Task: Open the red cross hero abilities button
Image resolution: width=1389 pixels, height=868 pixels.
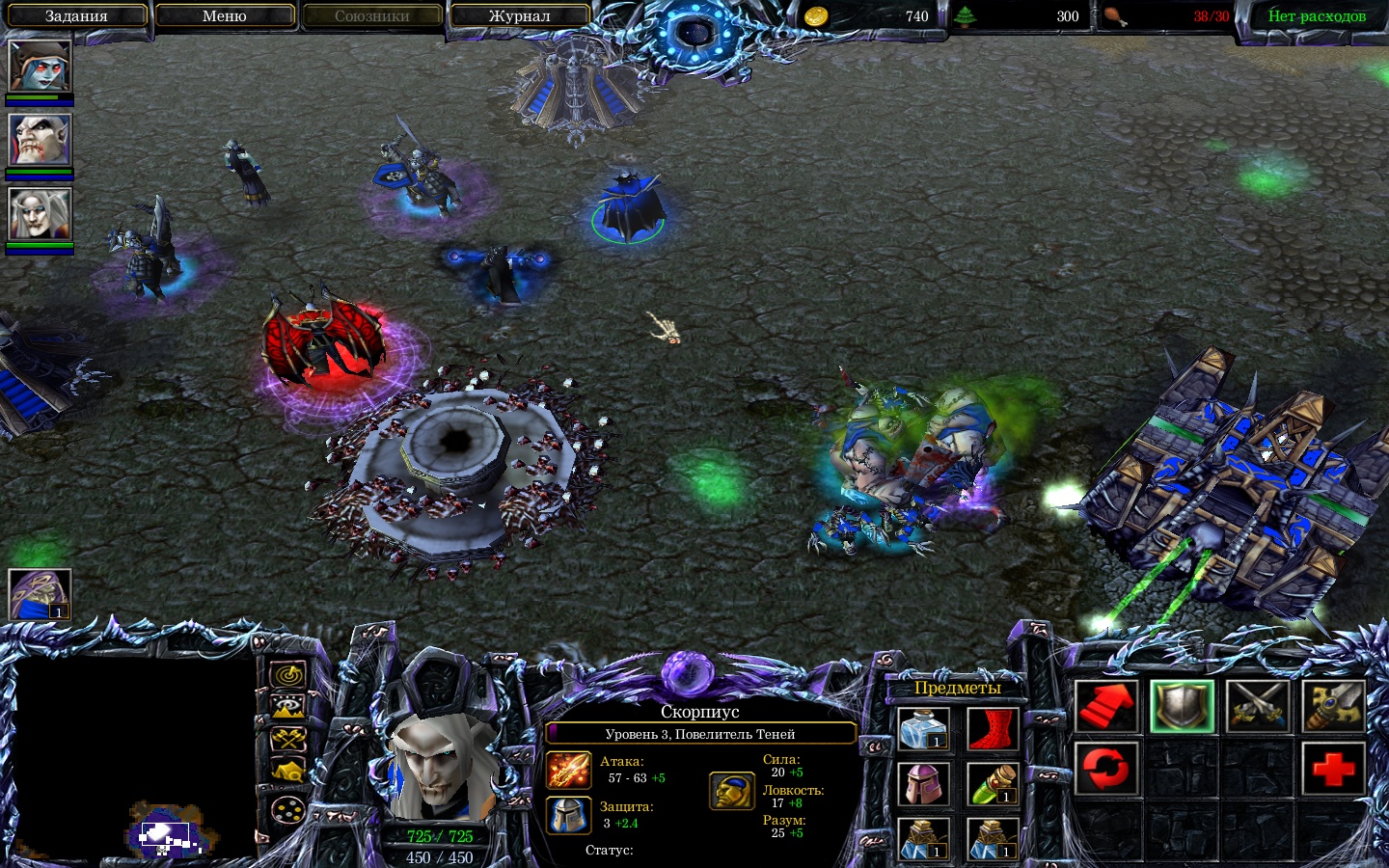Action: click(x=1333, y=769)
